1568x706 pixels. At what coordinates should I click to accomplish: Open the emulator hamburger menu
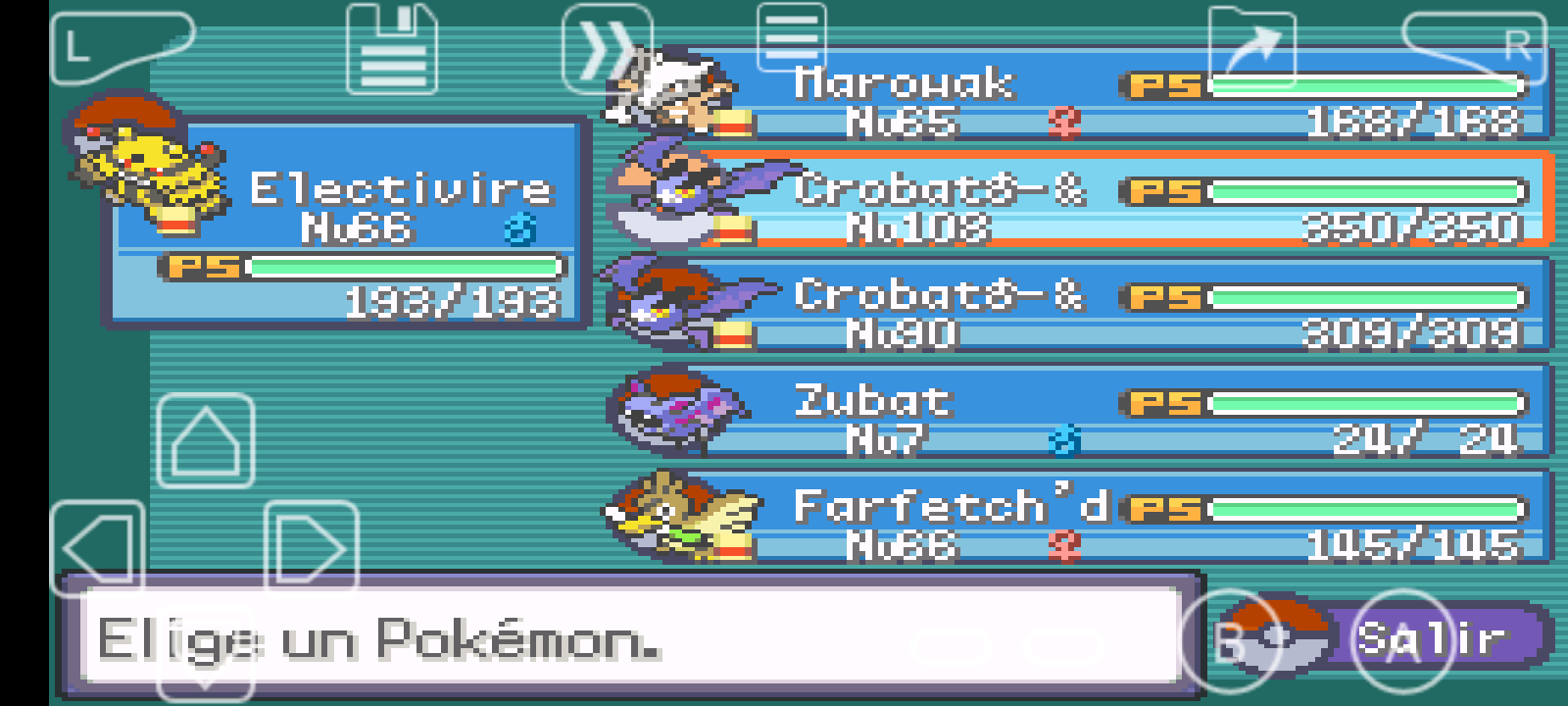[x=791, y=37]
